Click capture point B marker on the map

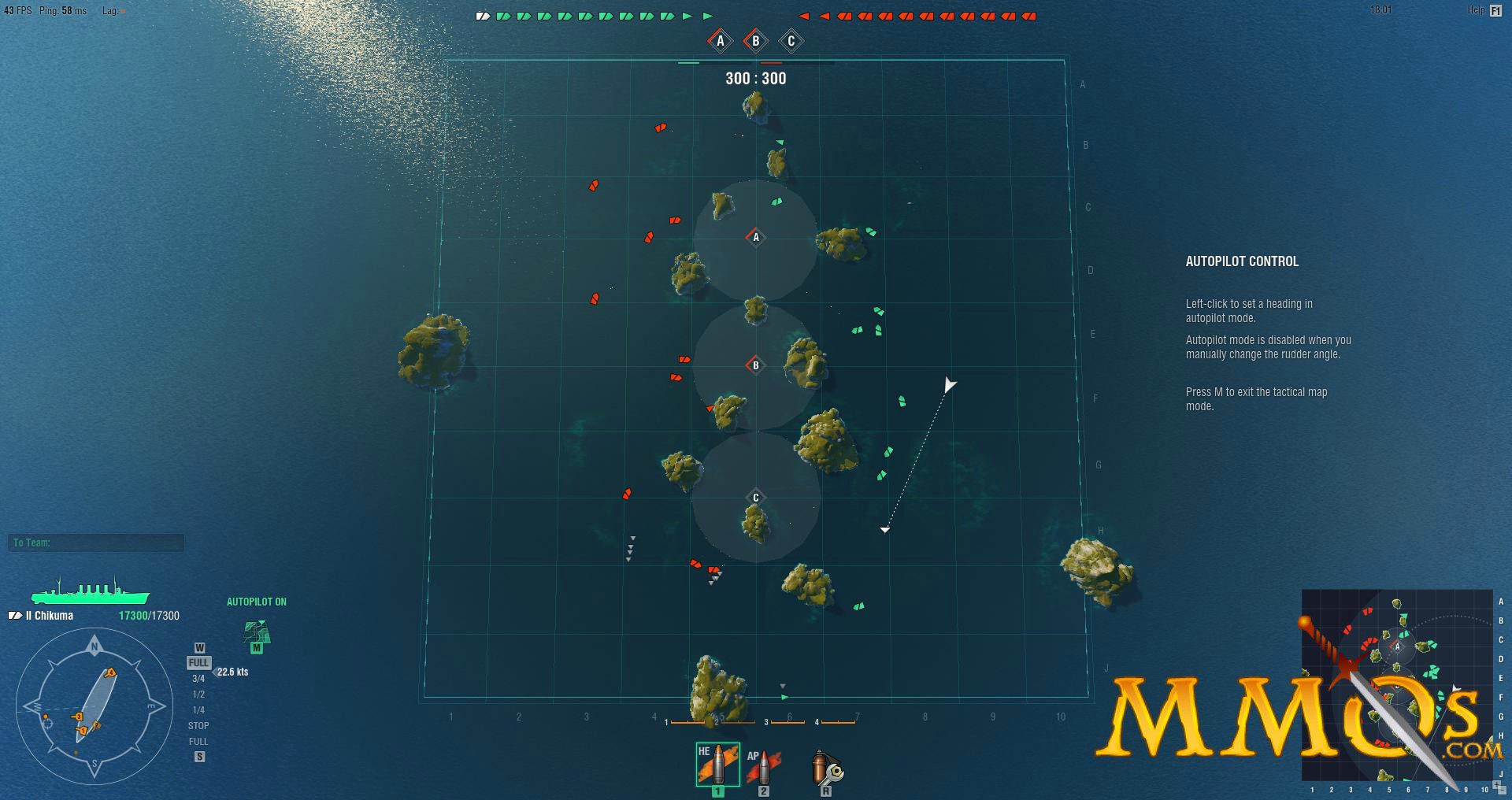[754, 365]
